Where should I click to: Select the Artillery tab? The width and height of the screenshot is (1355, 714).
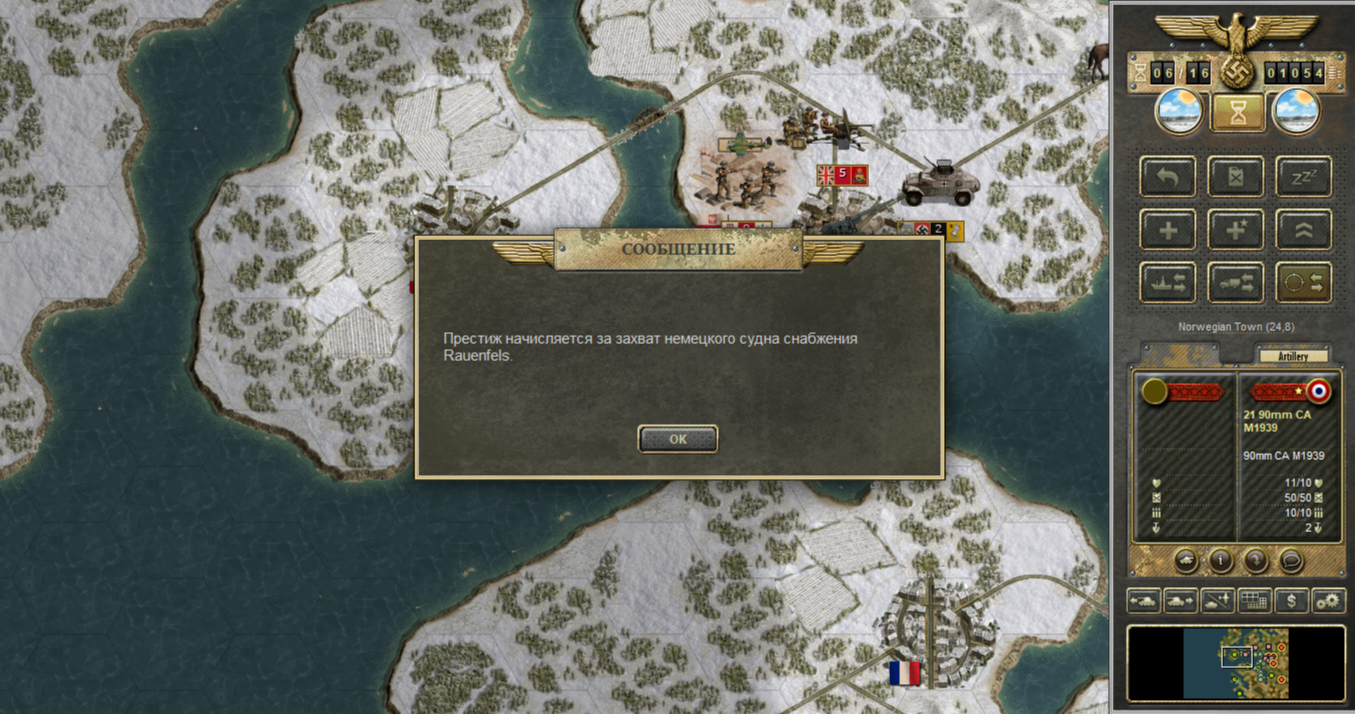click(1291, 356)
